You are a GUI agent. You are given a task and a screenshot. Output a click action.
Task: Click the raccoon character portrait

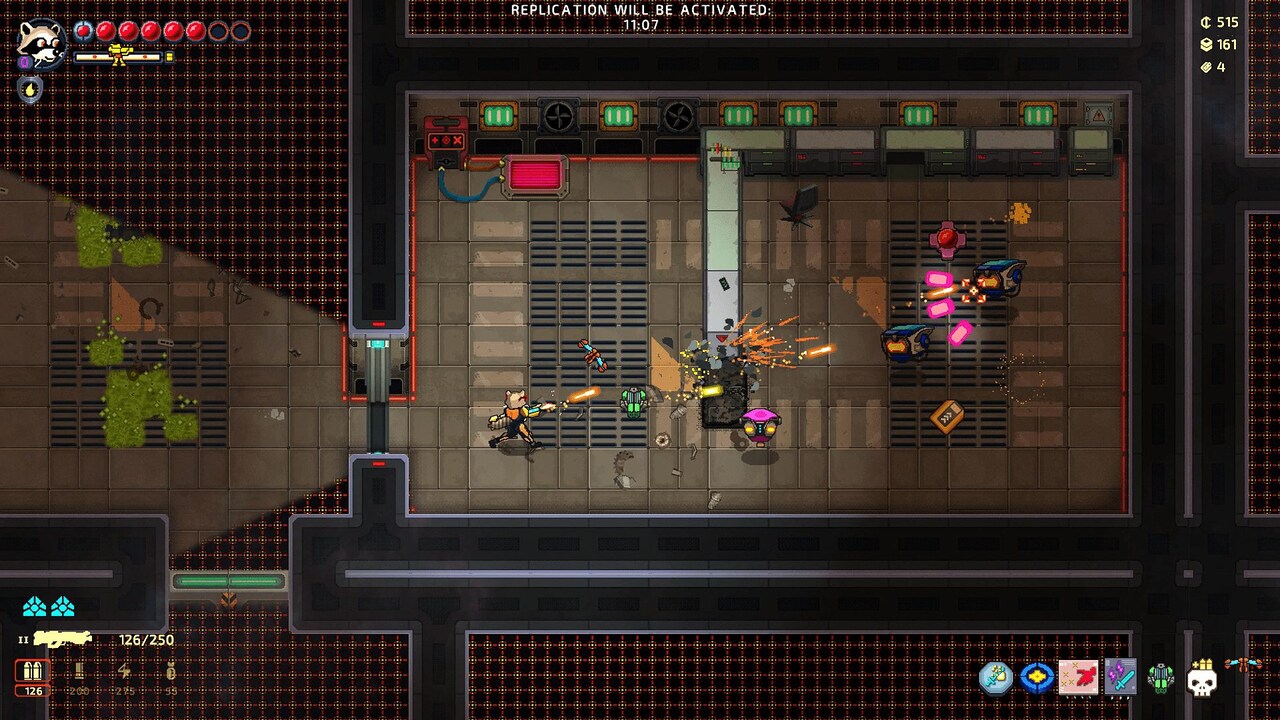(42, 43)
